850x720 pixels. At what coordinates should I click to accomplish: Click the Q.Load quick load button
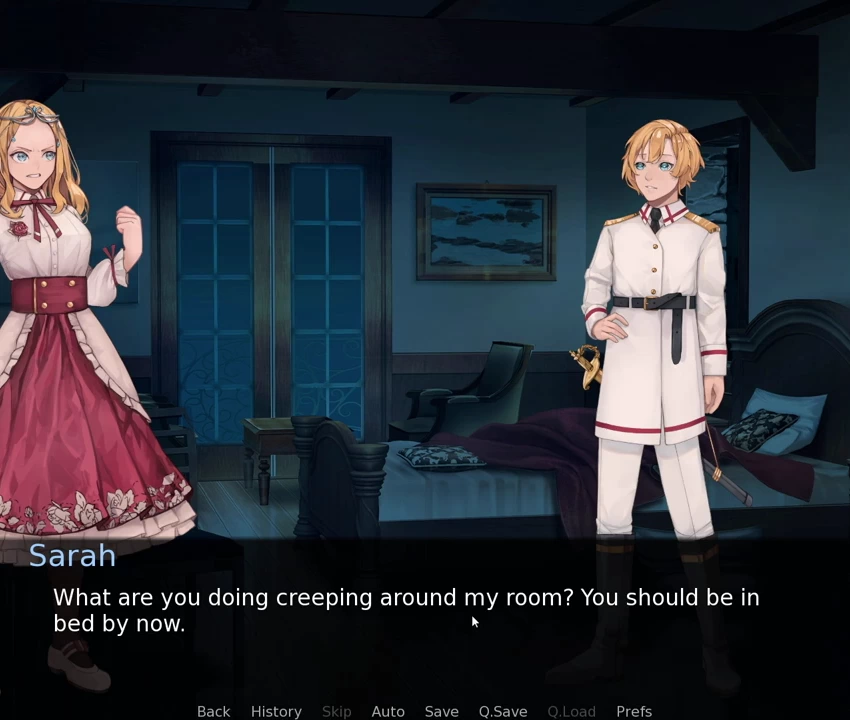tap(571, 711)
